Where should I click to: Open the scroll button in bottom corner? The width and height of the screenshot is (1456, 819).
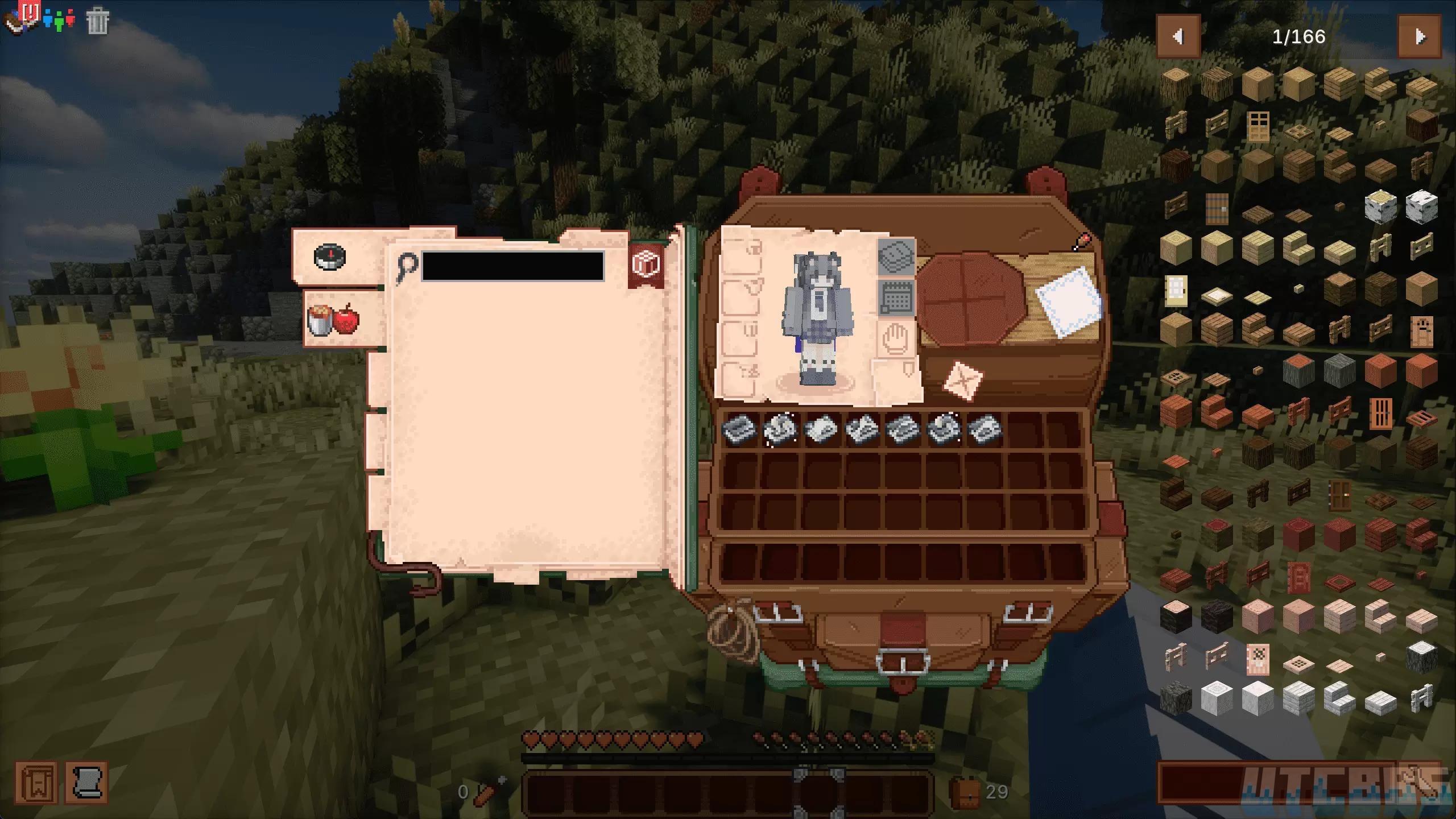coord(87,783)
